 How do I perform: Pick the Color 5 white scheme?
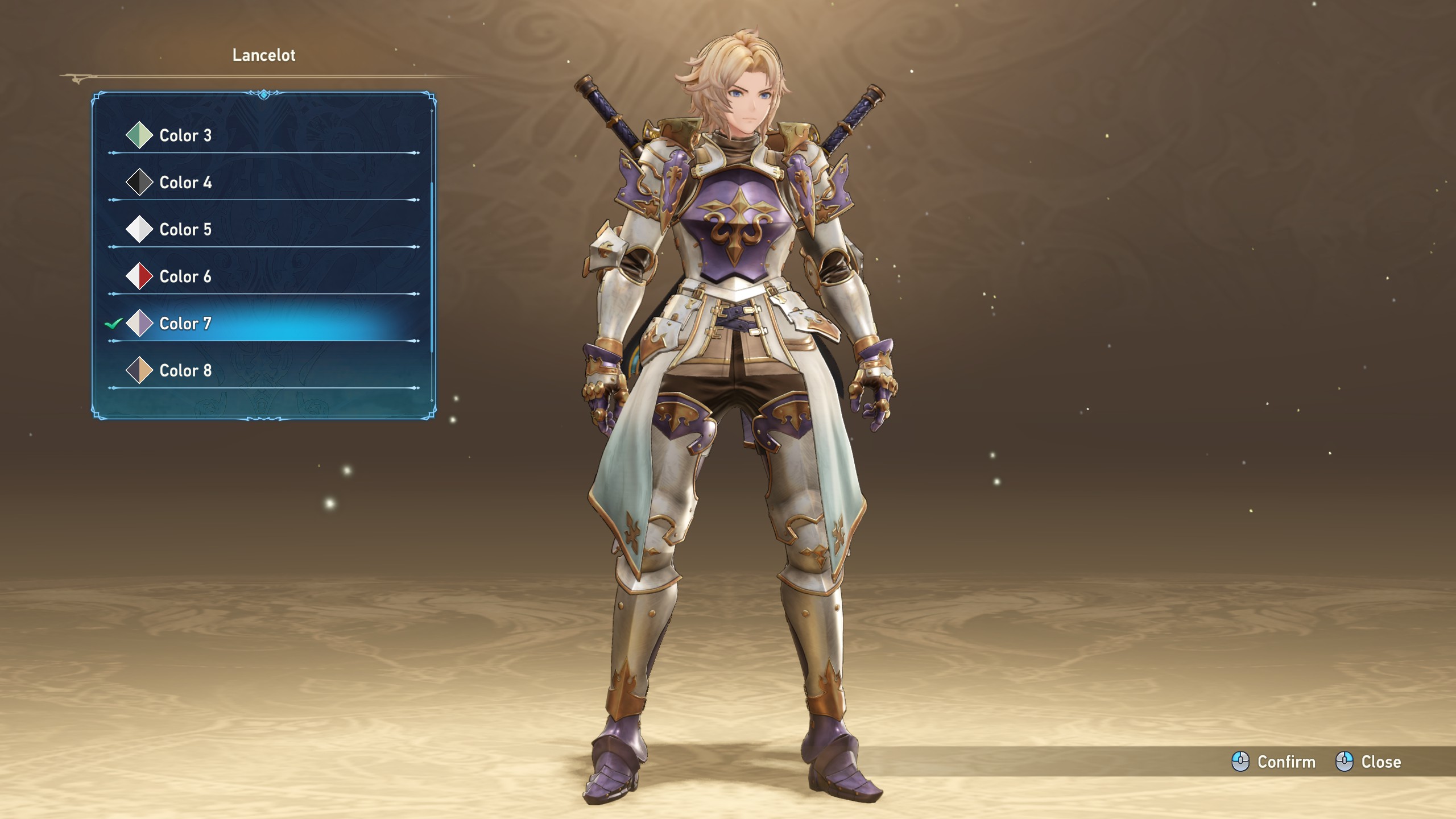tap(185, 229)
